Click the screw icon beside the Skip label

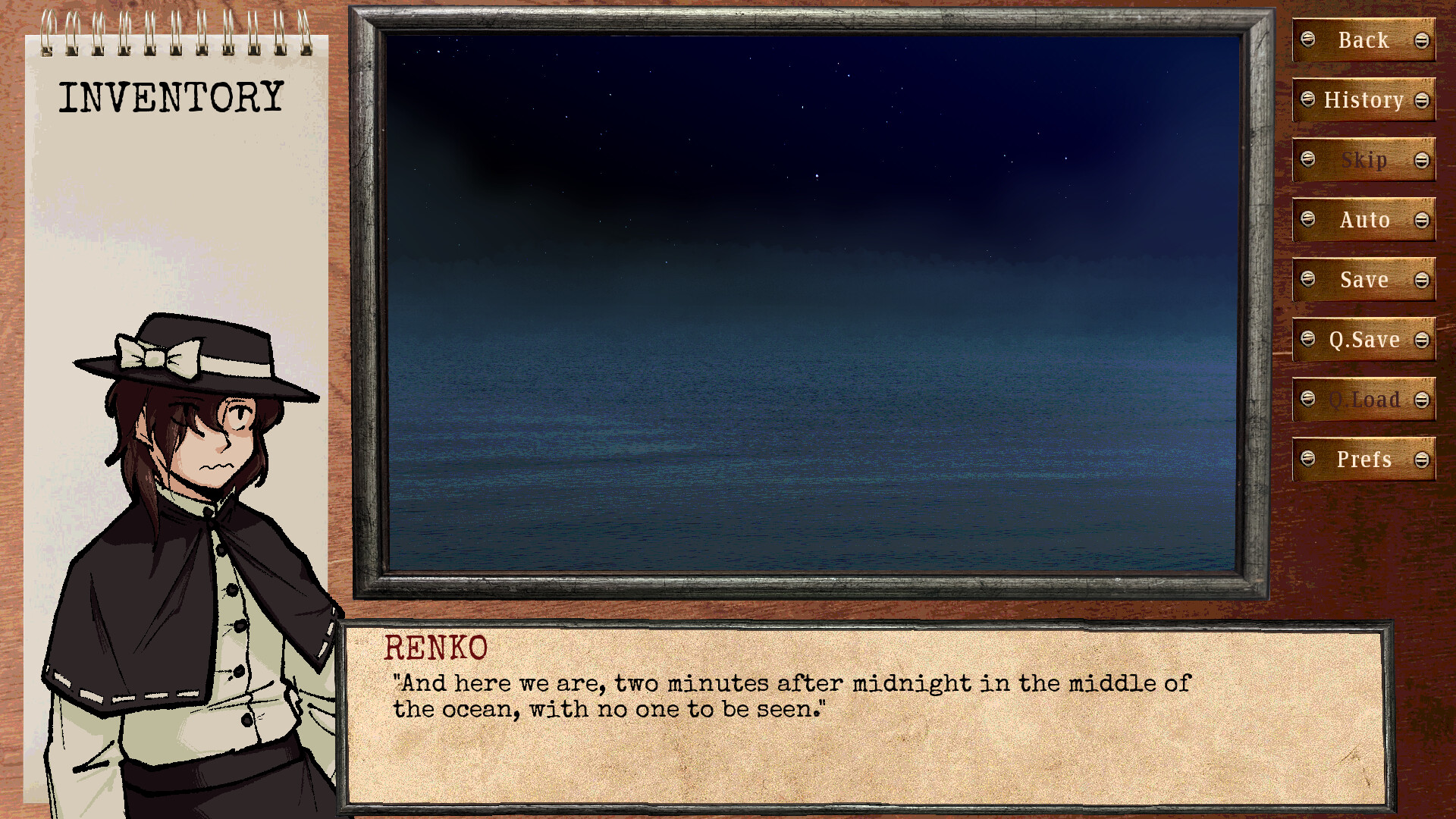click(1309, 160)
